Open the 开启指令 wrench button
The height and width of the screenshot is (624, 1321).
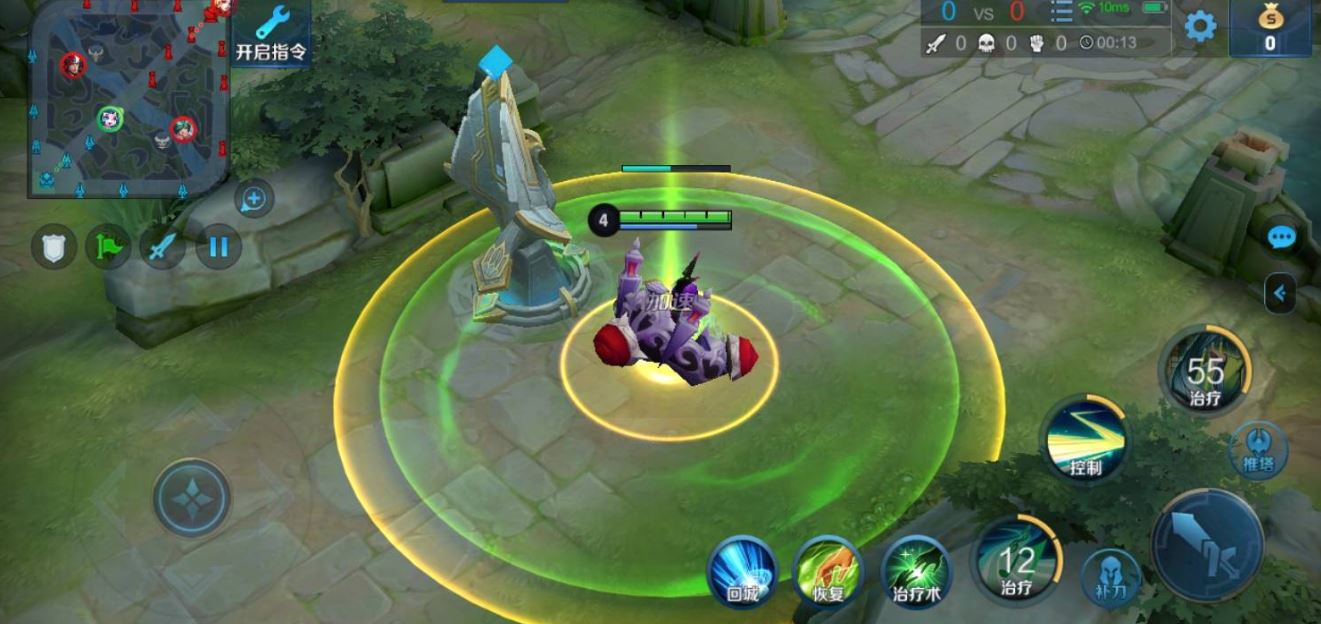271,32
